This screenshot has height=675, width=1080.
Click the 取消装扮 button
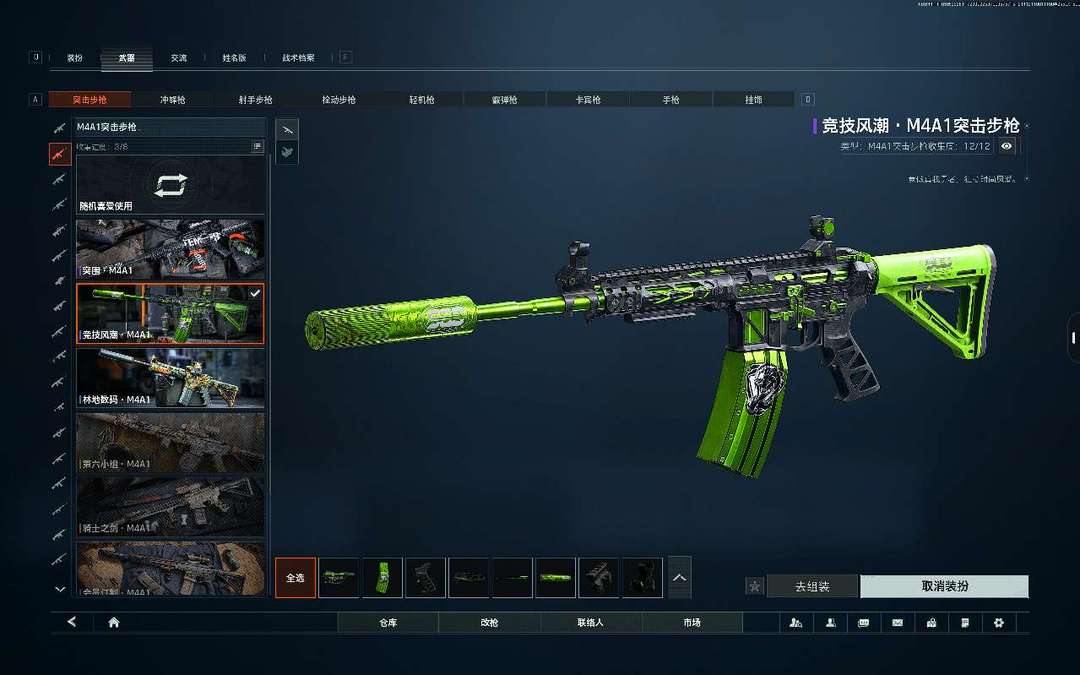(x=944, y=586)
